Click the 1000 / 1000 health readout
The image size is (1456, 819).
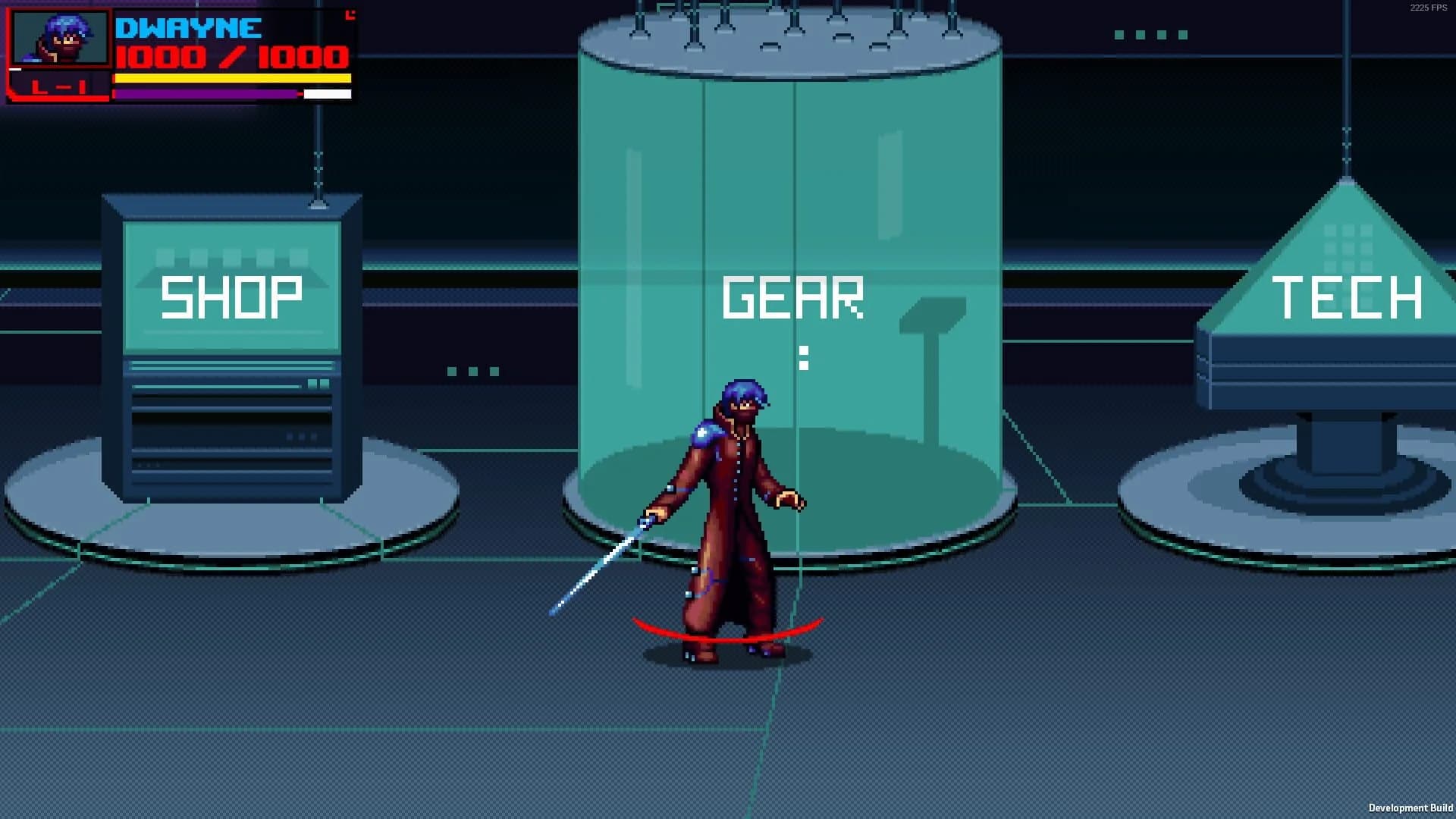pyautogui.click(x=231, y=55)
